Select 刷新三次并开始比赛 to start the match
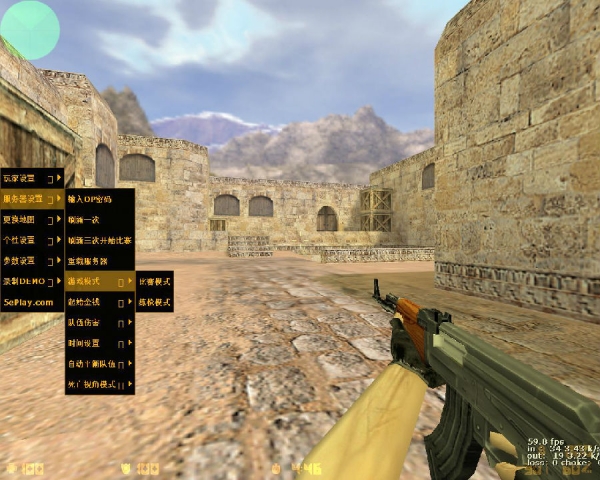Screen dimensions: 600x480 [99, 240]
